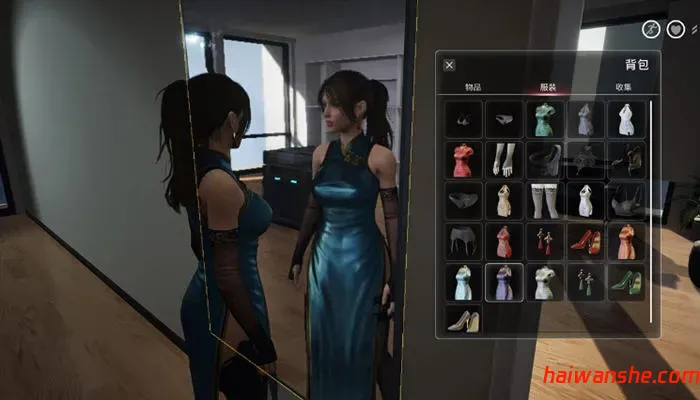Select the light blue cheongsam
This screenshot has height=400, width=700.
tap(463, 282)
